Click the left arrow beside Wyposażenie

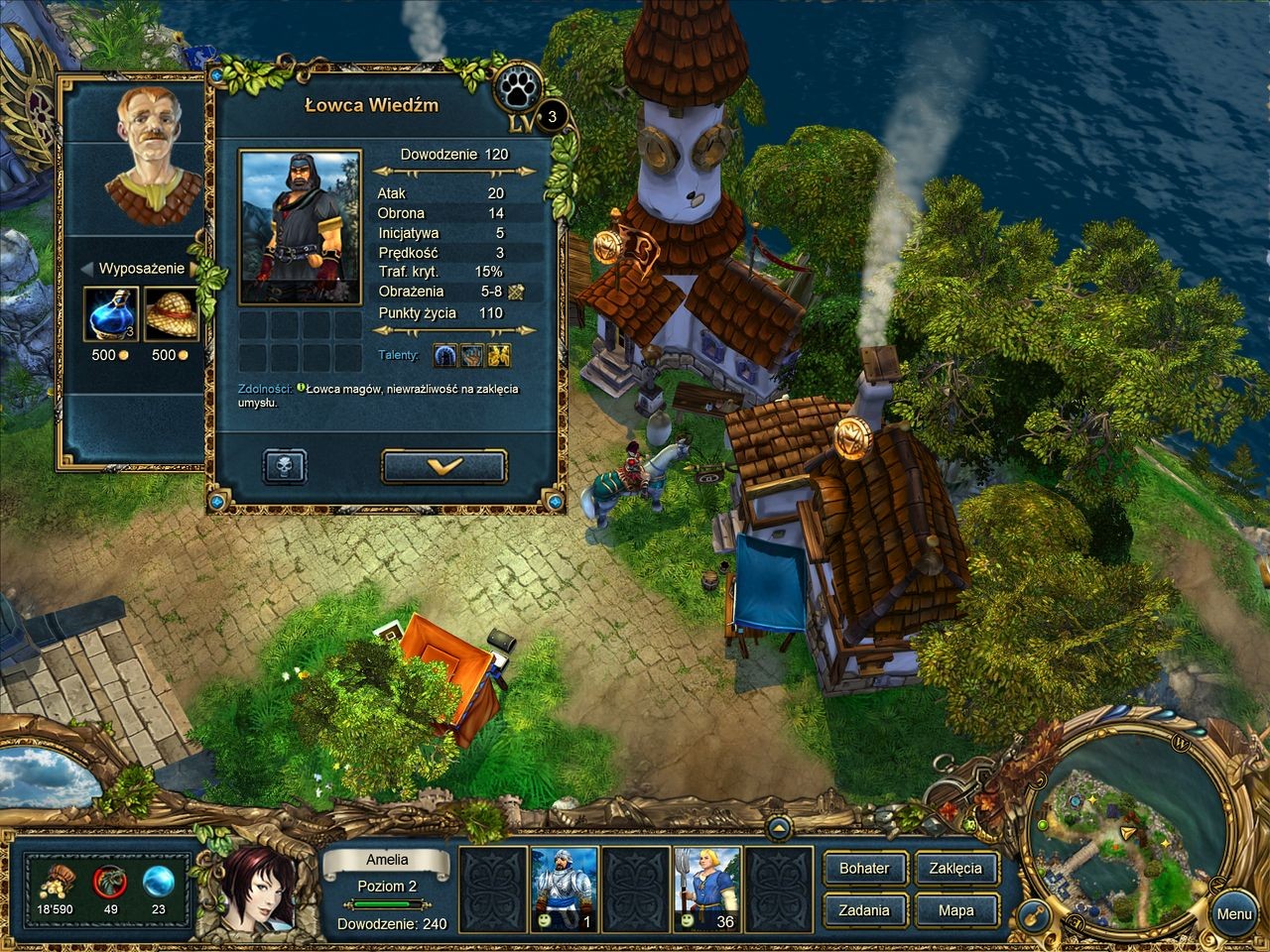[x=87, y=269]
